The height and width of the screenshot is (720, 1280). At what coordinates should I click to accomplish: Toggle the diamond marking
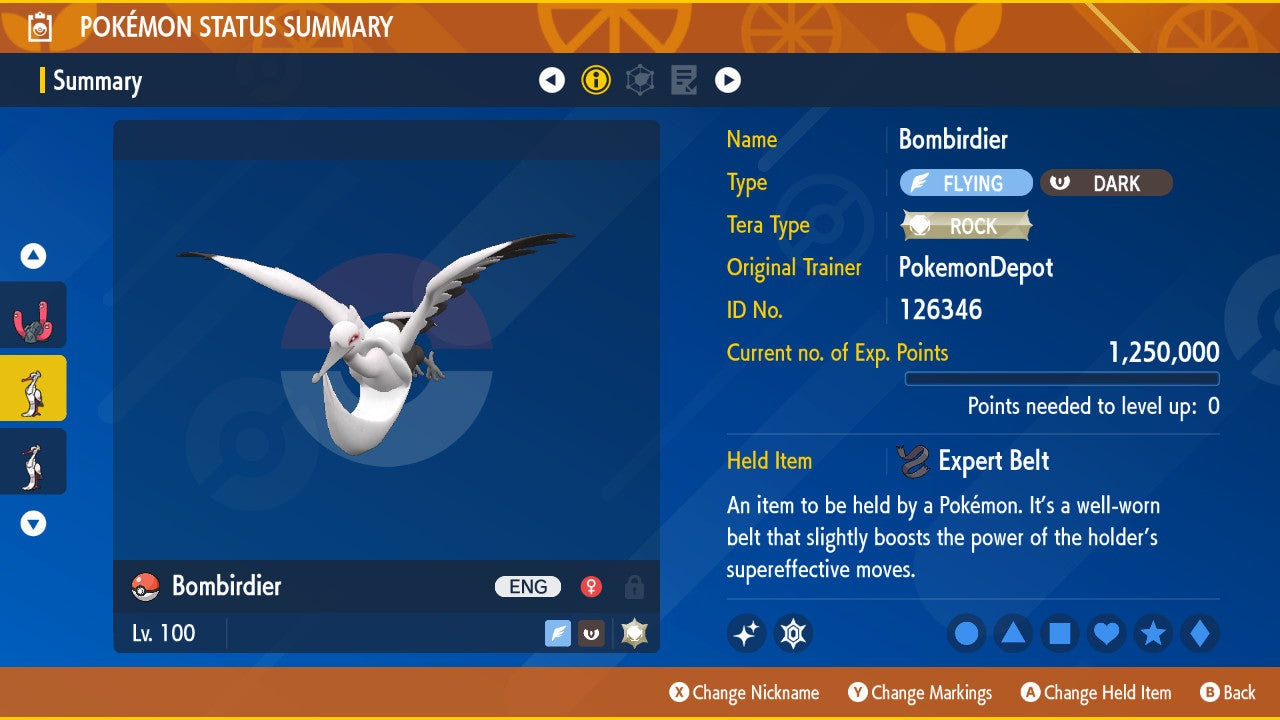1200,633
